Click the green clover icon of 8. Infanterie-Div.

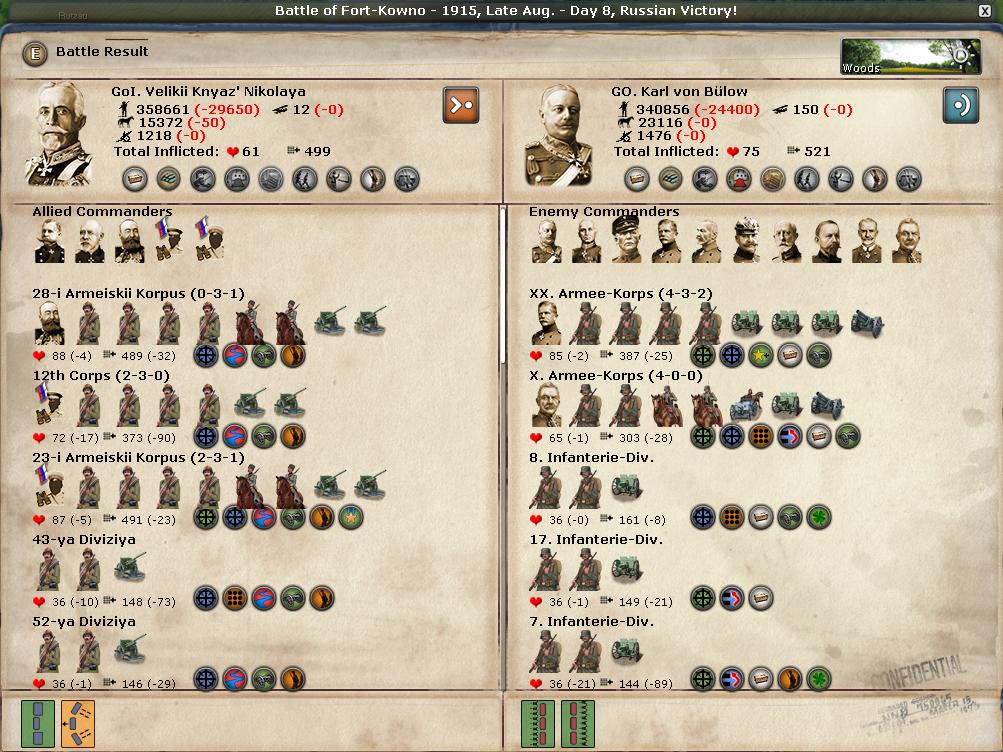819,517
